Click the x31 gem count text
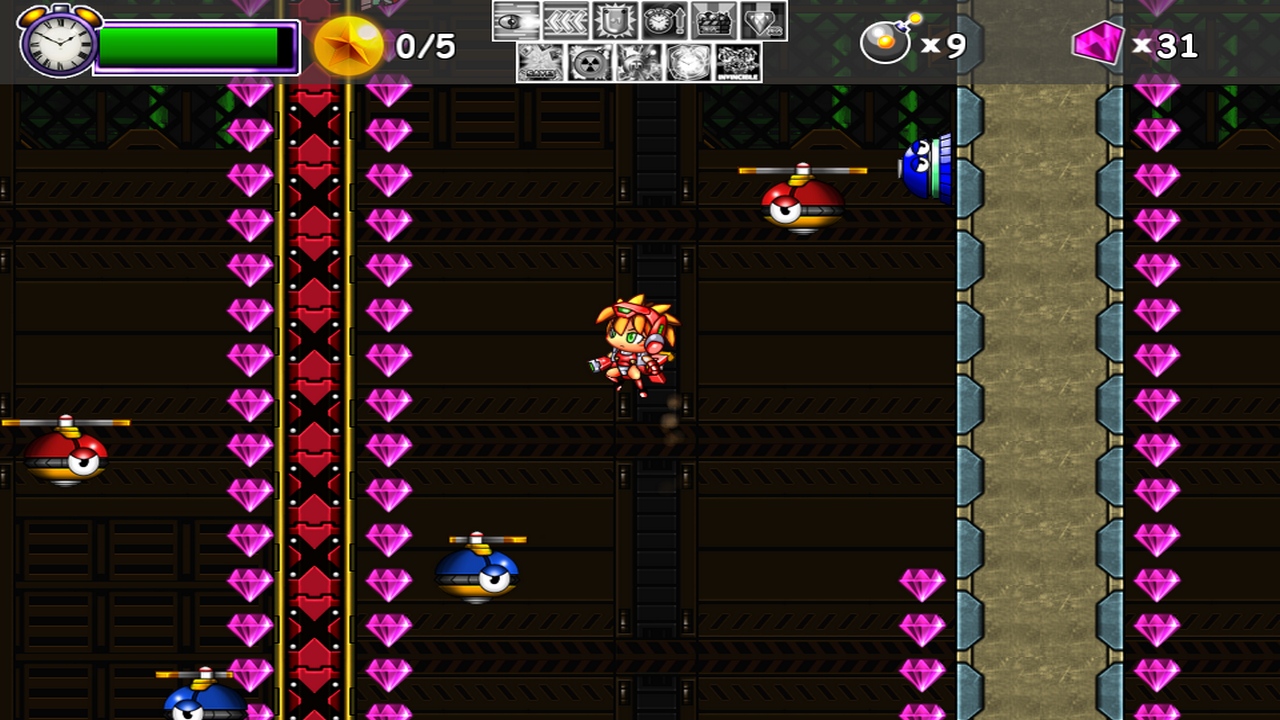Viewport: 1280px width, 720px height. click(x=1168, y=43)
